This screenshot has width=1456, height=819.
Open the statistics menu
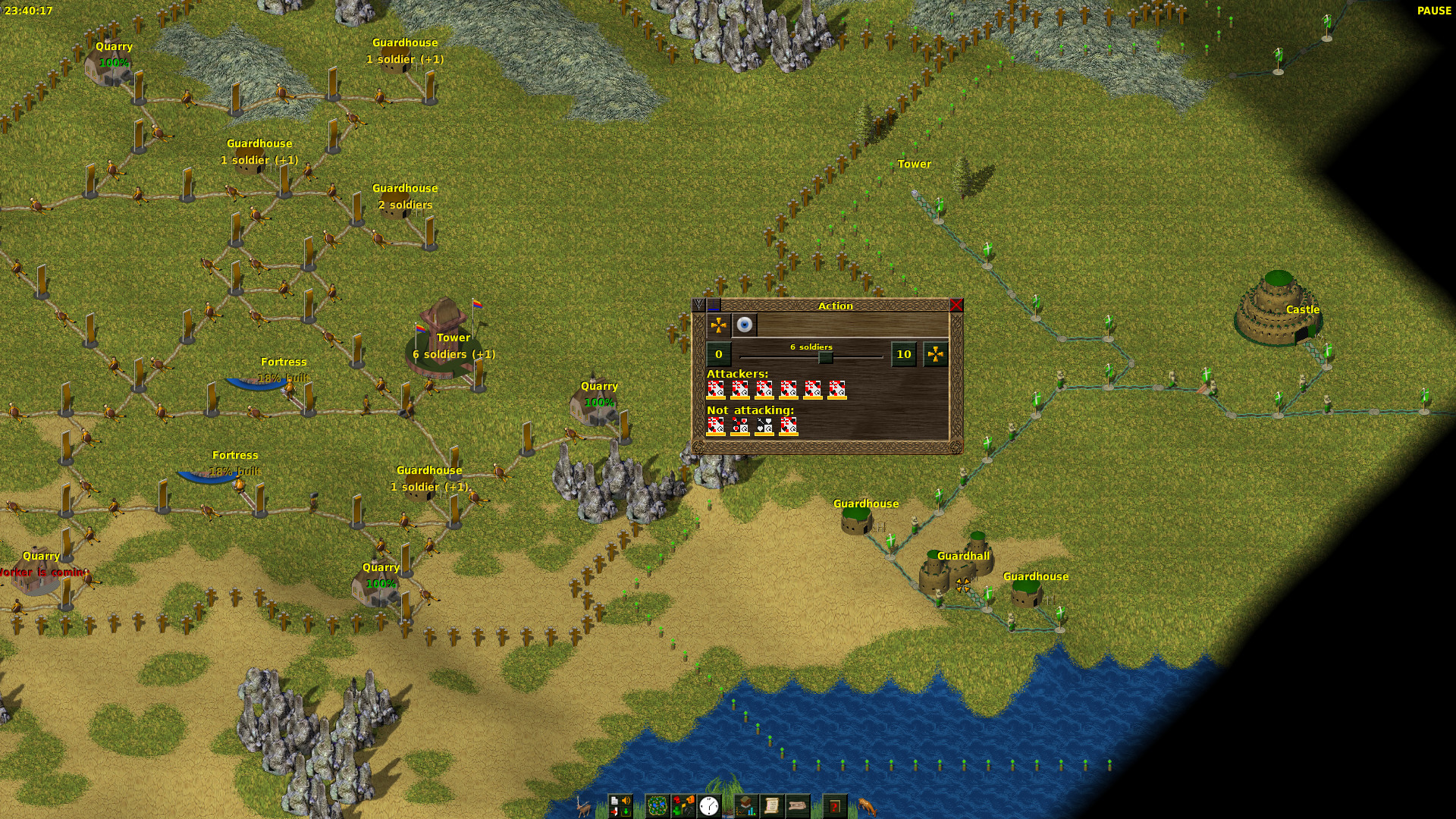click(746, 805)
